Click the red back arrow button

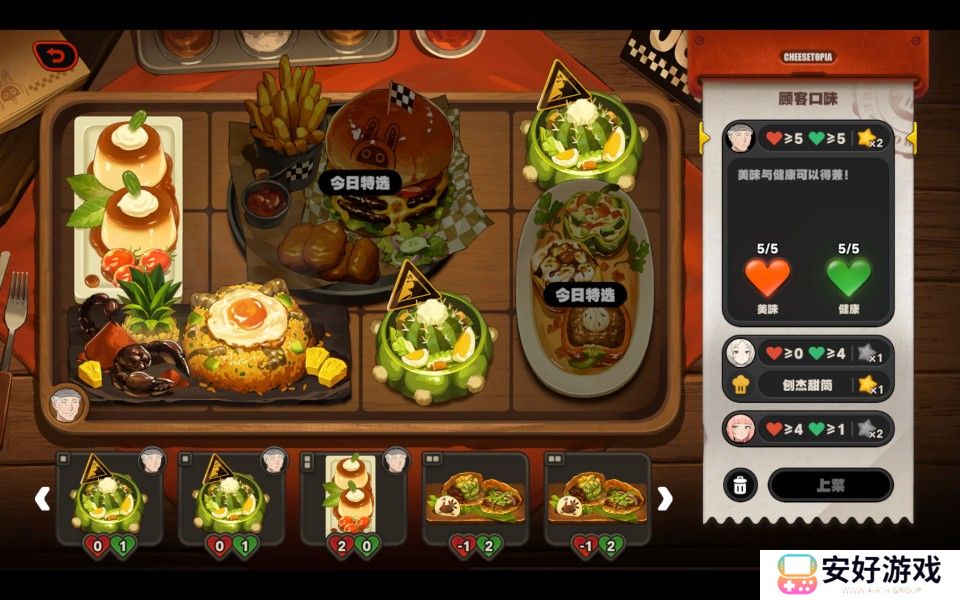54,55
